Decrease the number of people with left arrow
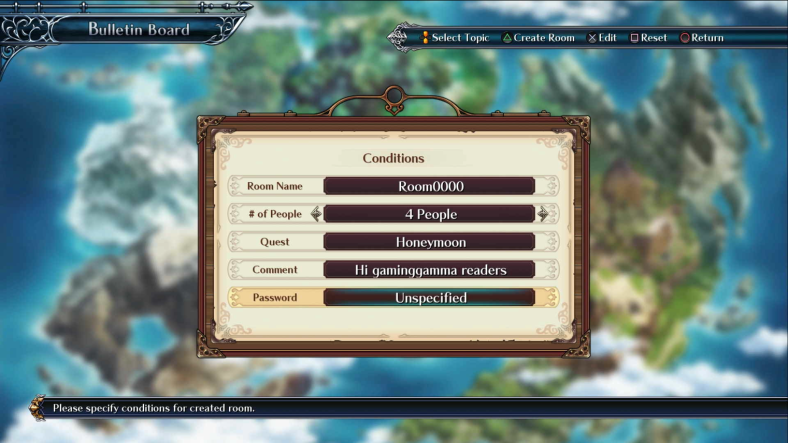 tap(316, 214)
